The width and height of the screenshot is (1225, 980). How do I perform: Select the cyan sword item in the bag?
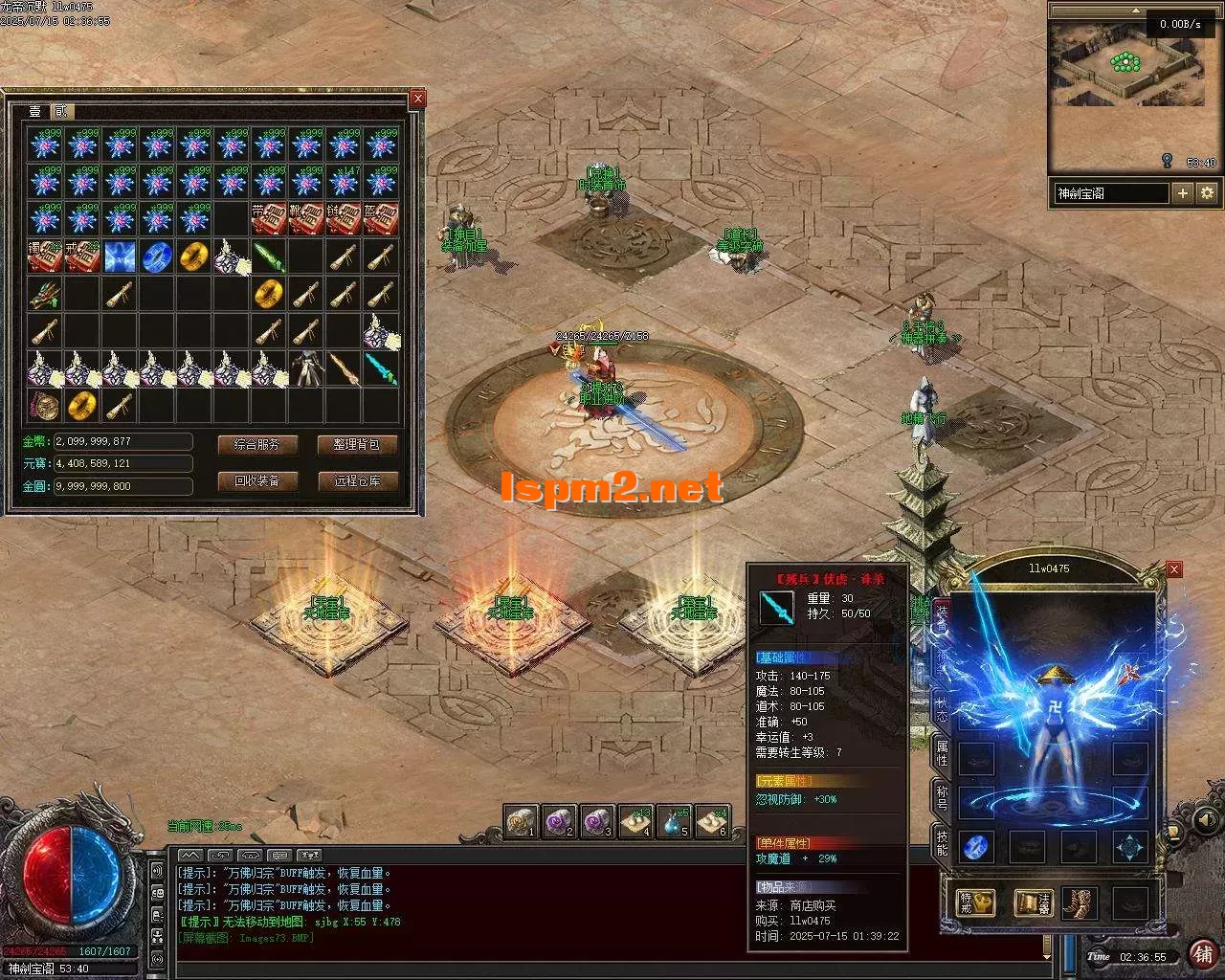(381, 368)
